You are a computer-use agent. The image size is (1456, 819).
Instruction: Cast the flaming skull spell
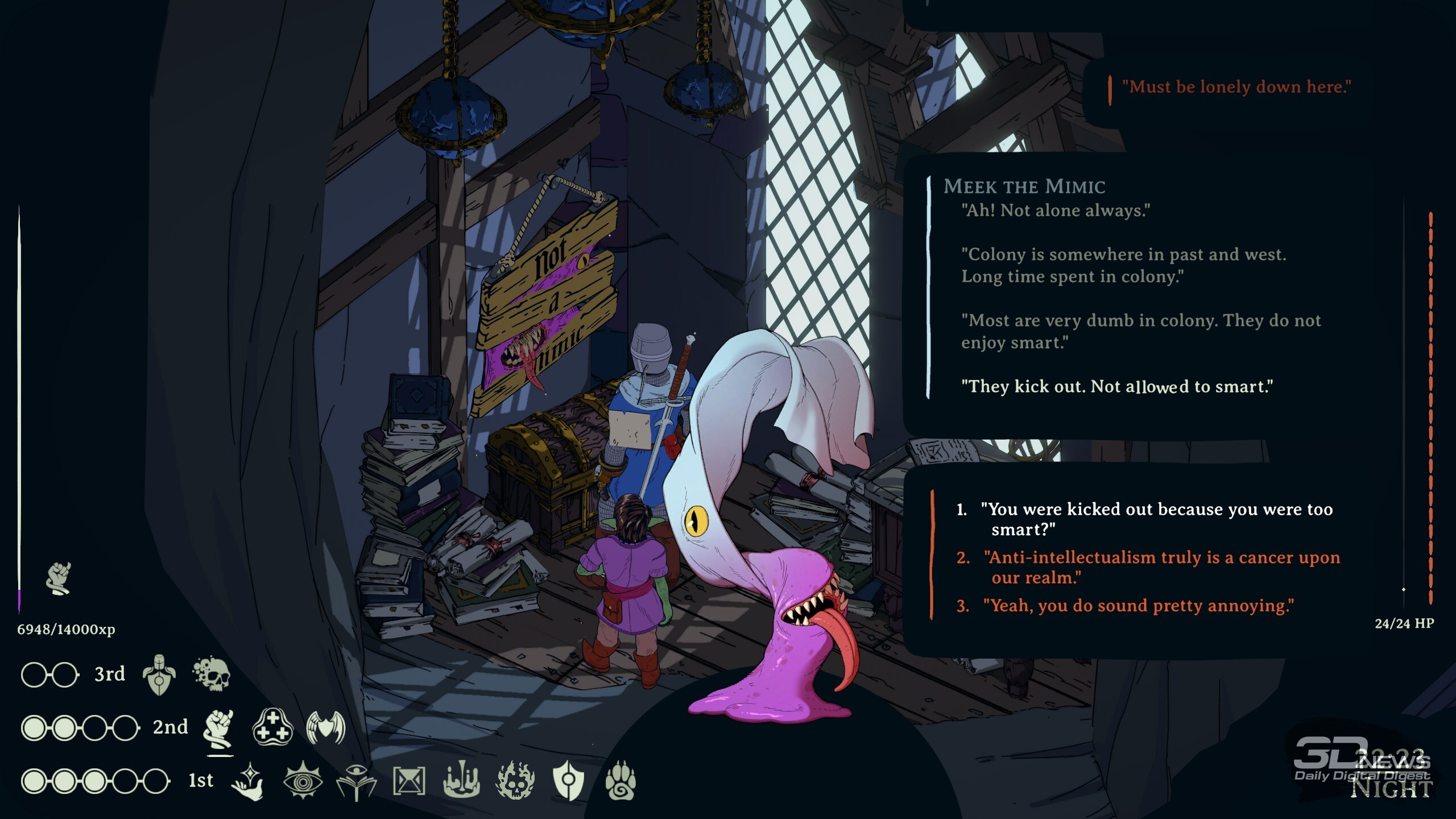(x=515, y=780)
